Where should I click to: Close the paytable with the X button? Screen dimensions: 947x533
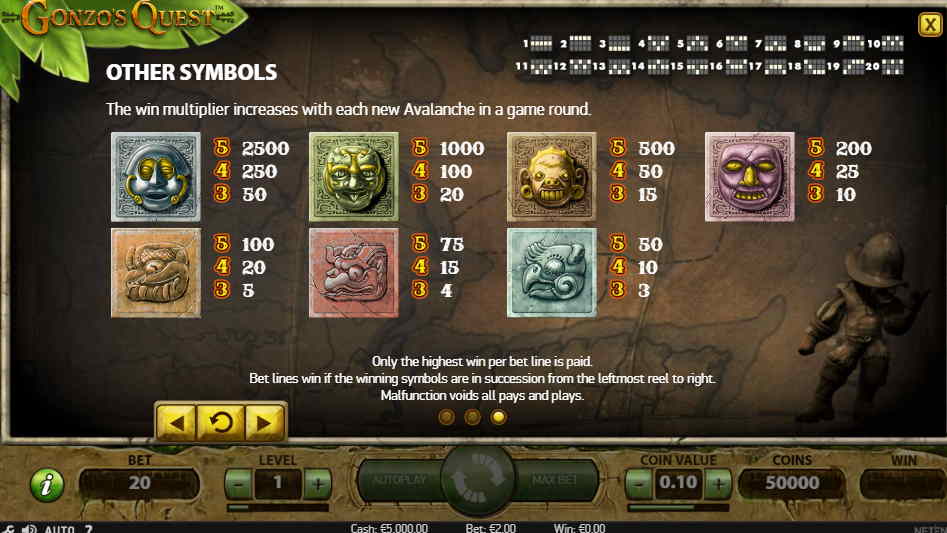pyautogui.click(x=928, y=25)
